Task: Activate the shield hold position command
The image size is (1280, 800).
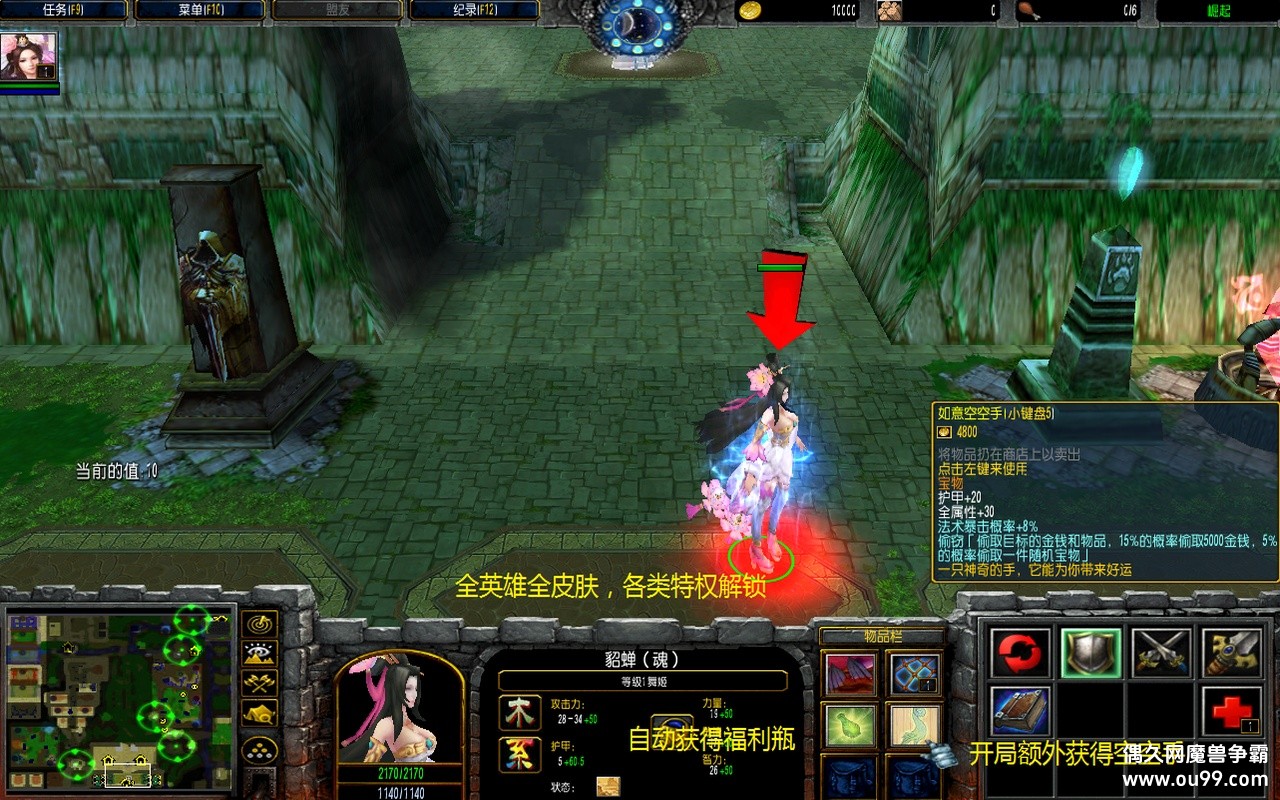Action: point(1091,652)
